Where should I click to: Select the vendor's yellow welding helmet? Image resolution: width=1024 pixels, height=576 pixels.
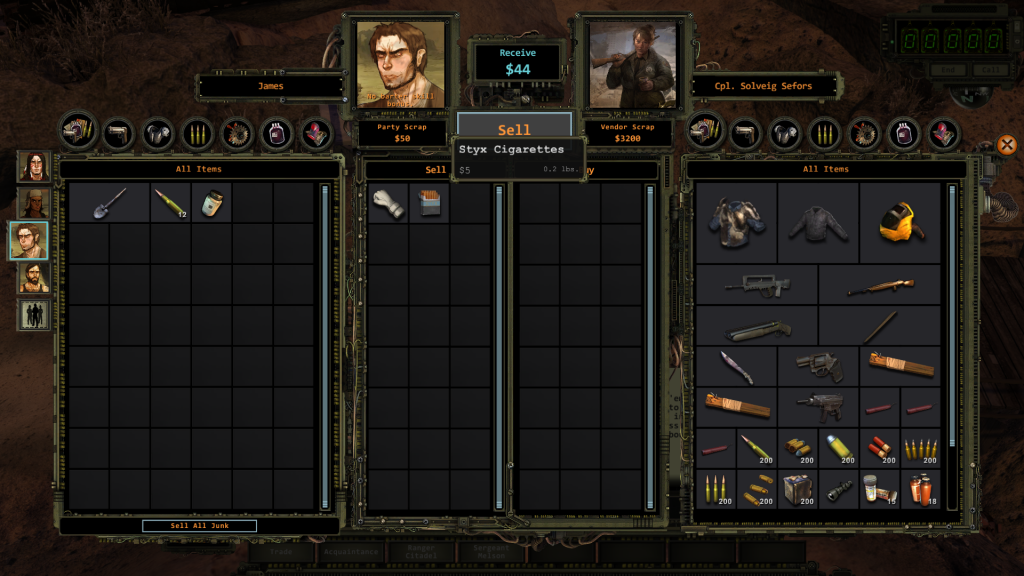900,222
